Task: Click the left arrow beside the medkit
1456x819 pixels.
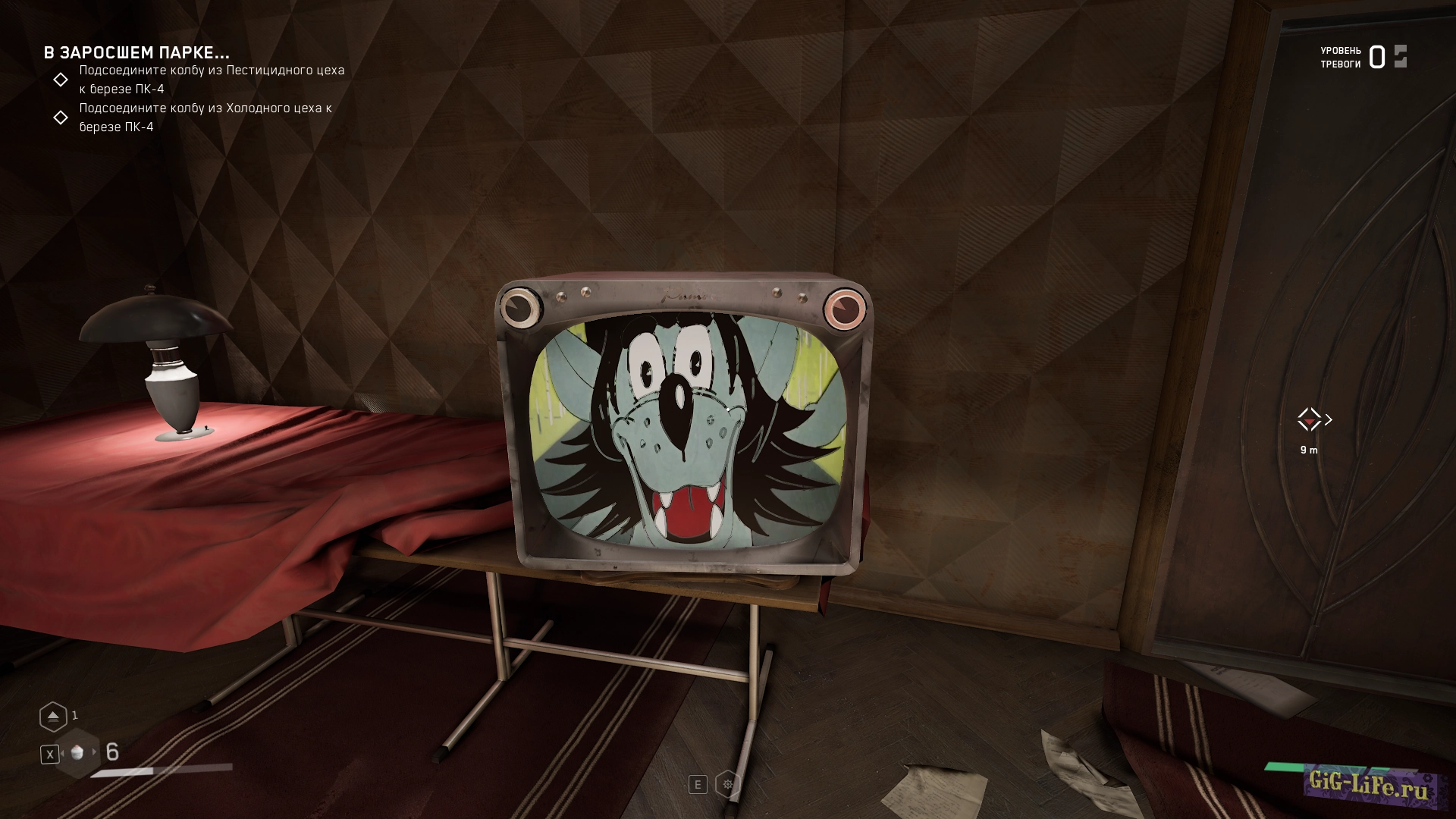Action: [63, 754]
